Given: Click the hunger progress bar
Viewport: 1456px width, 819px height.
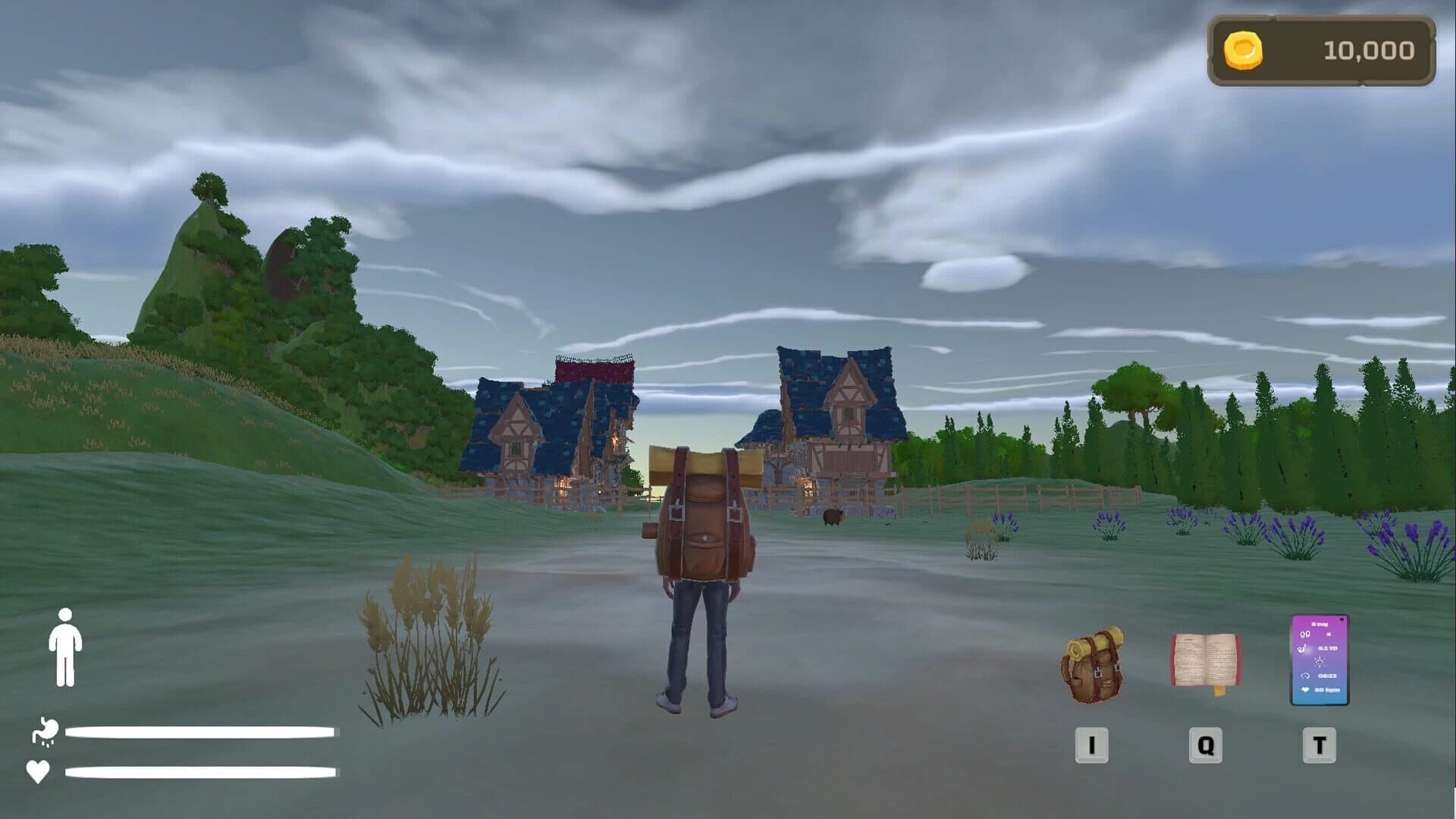Looking at the screenshot, I should coord(199,732).
